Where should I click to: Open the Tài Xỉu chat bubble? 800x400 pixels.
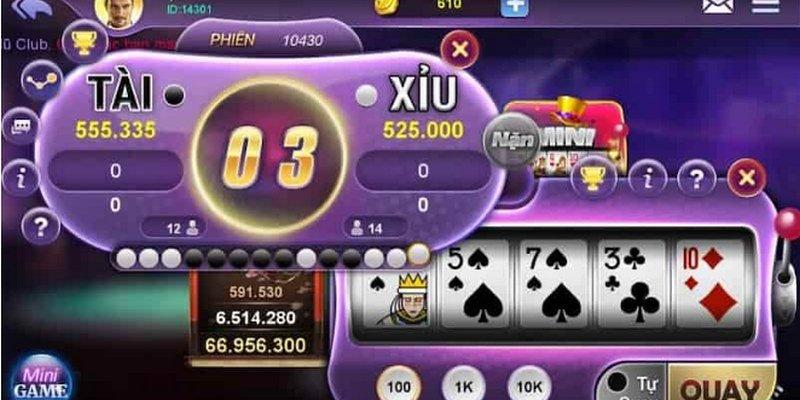[21, 126]
